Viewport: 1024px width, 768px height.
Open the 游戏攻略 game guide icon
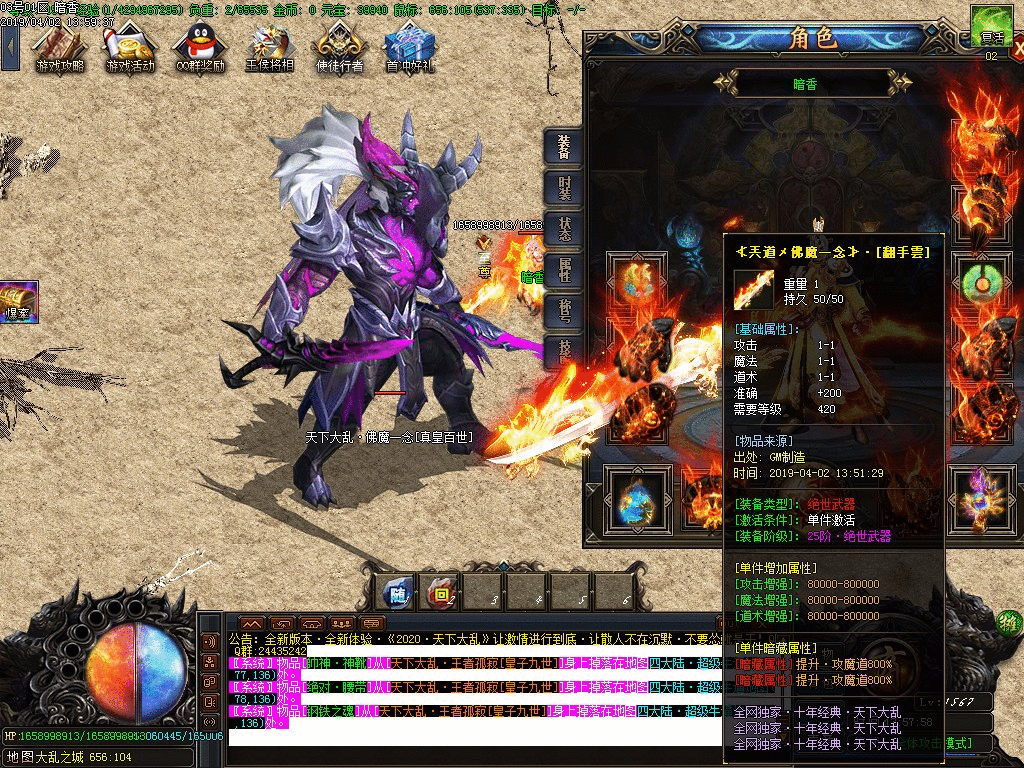[x=59, y=46]
